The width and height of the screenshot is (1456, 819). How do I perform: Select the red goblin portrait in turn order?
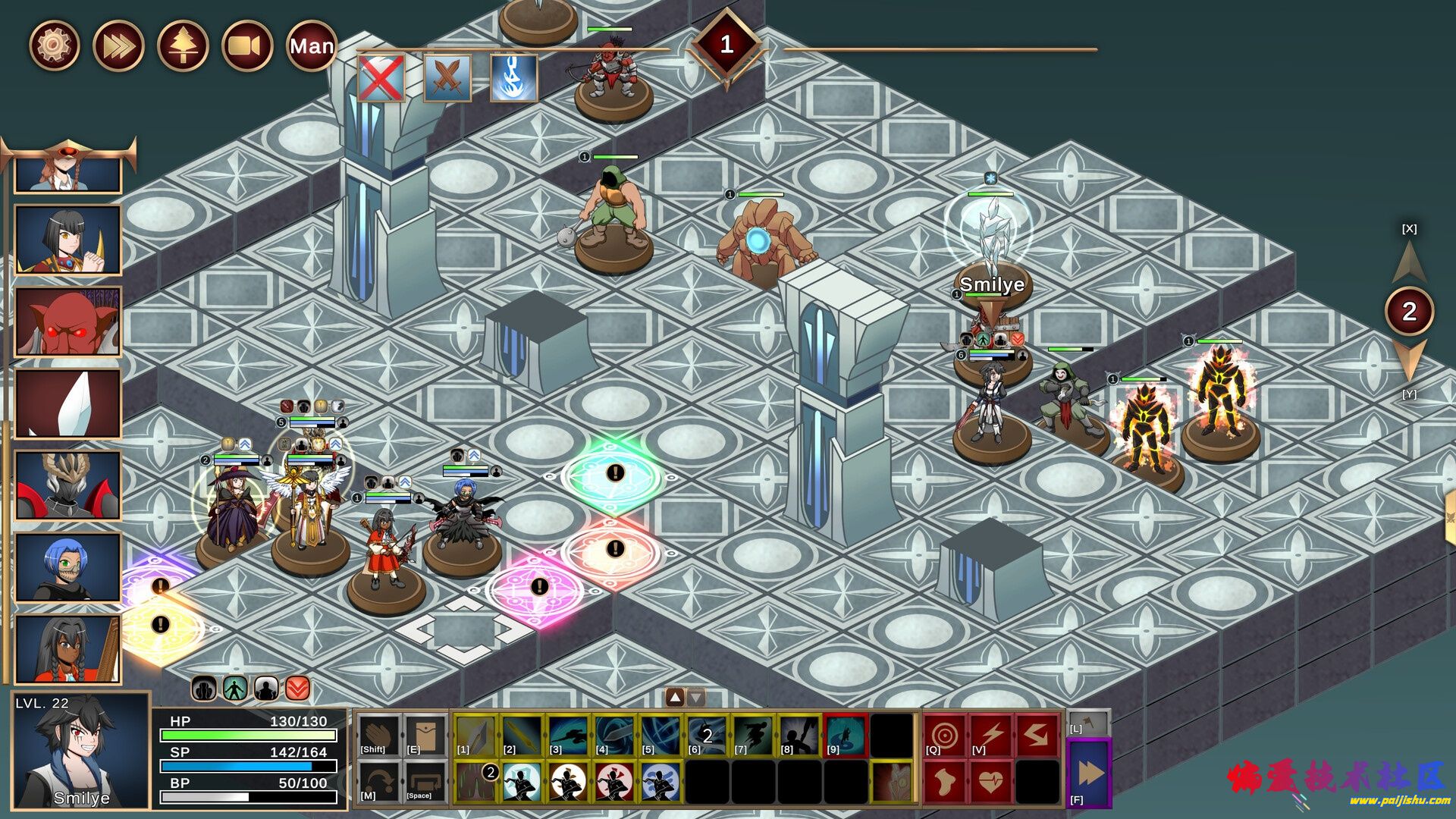[x=68, y=322]
